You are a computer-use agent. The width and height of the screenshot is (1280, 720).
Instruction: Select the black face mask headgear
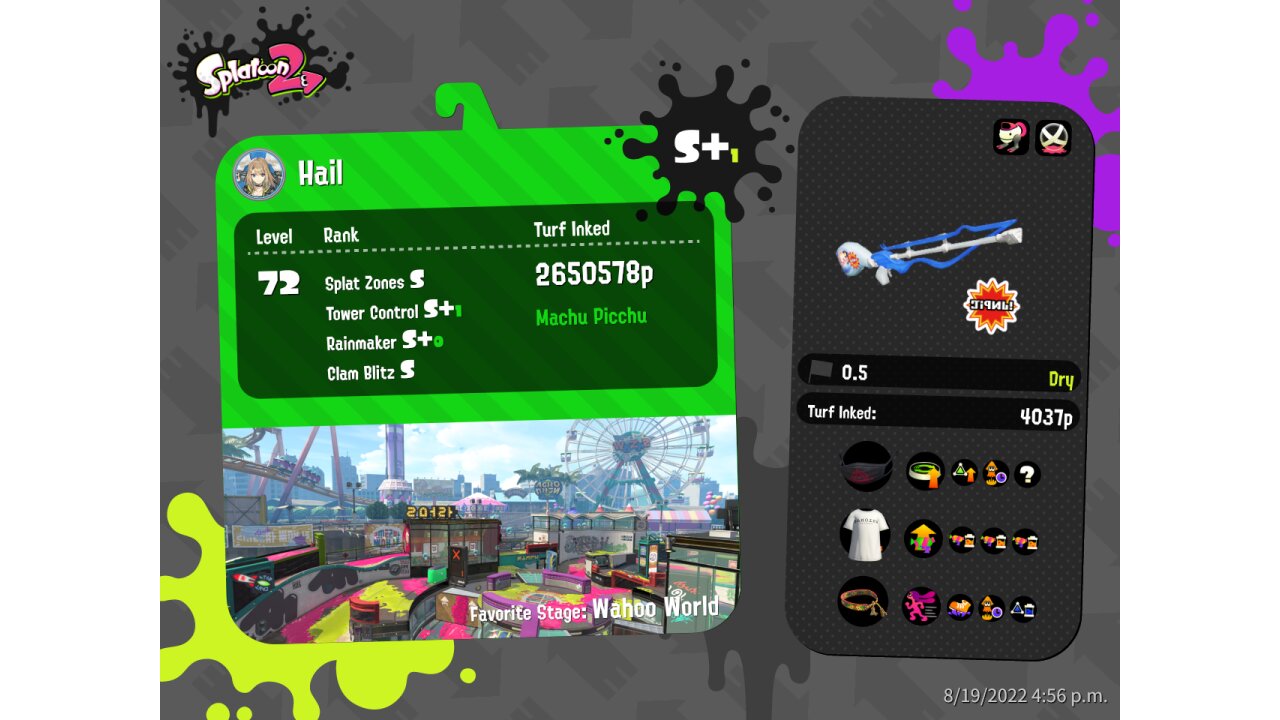tap(866, 467)
